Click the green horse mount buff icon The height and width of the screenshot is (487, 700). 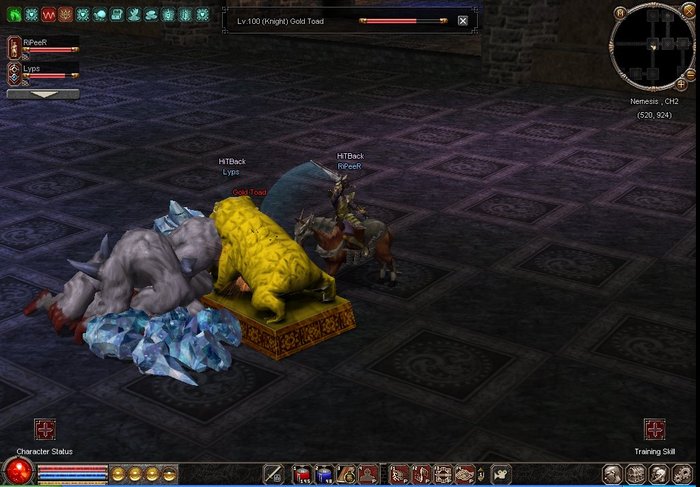pyautogui.click(x=14, y=15)
